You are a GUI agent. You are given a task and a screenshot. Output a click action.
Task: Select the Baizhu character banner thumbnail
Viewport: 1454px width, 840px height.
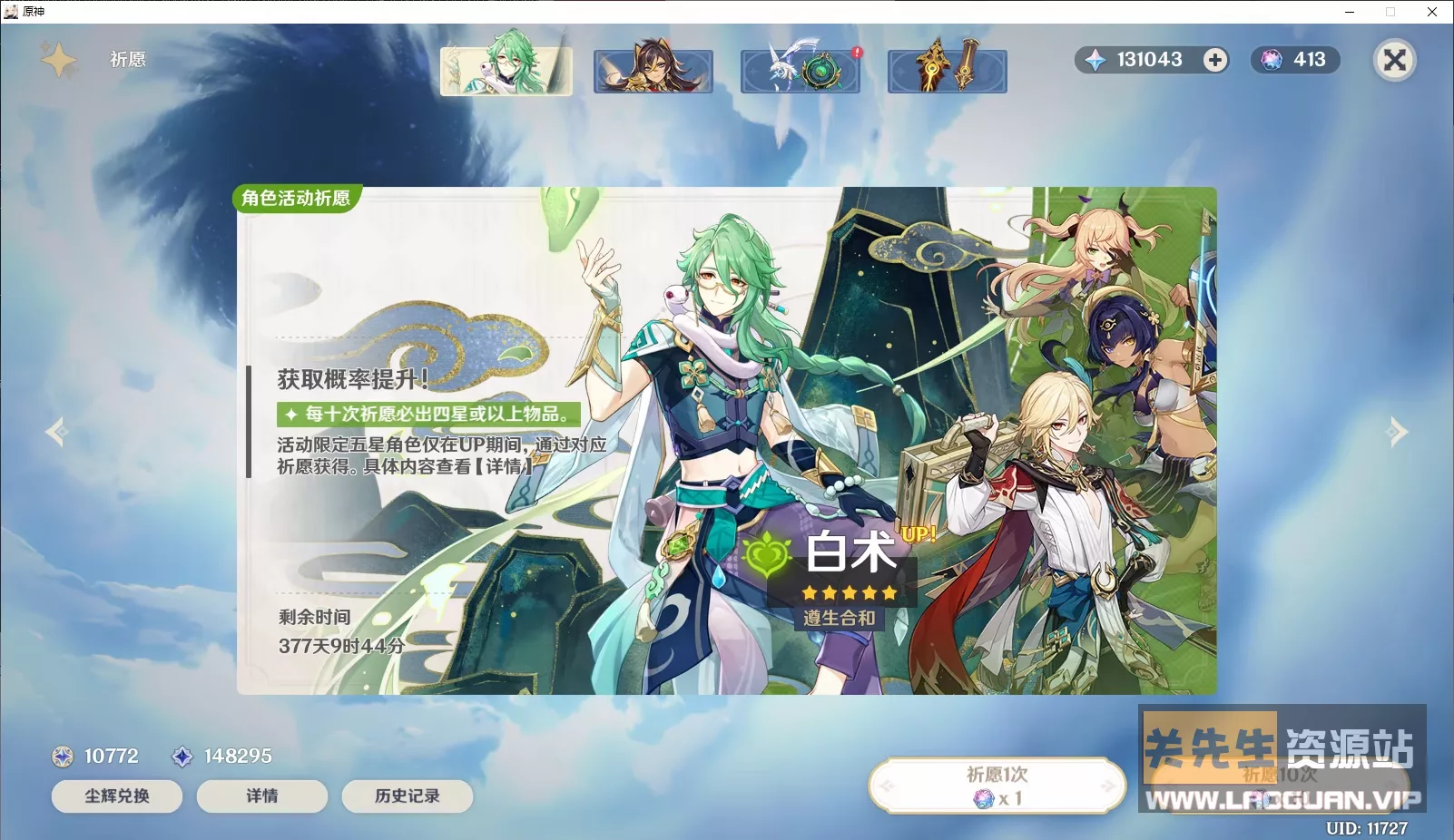point(506,70)
